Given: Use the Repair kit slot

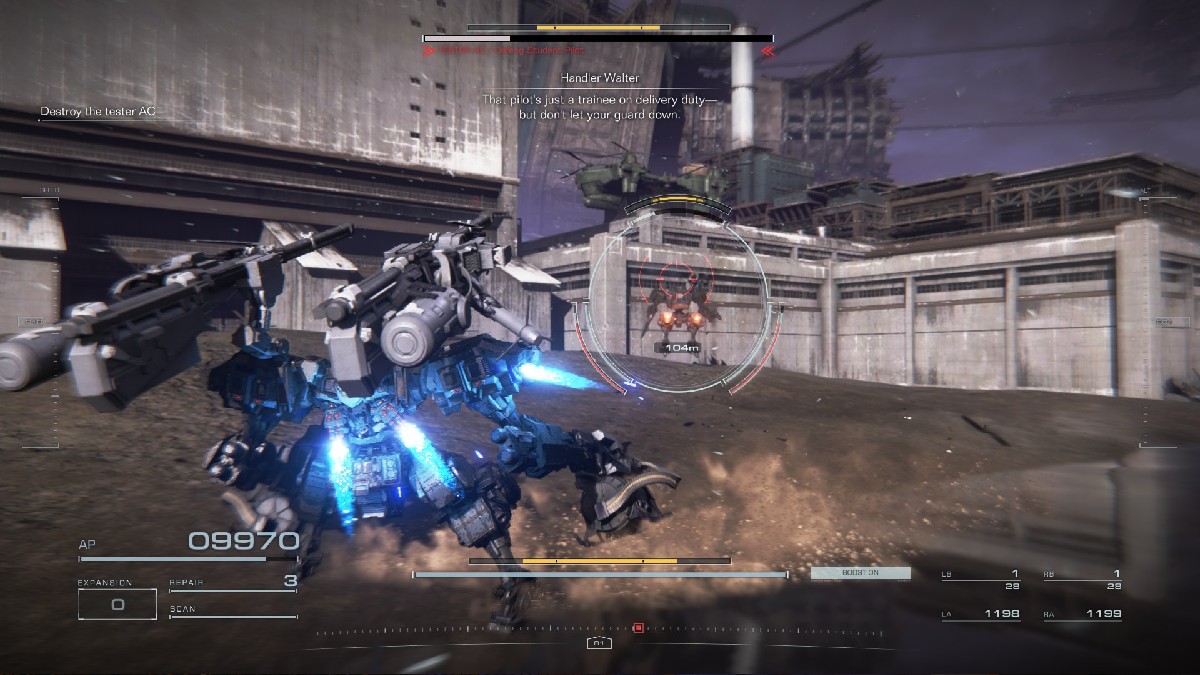Looking at the screenshot, I should [x=233, y=582].
